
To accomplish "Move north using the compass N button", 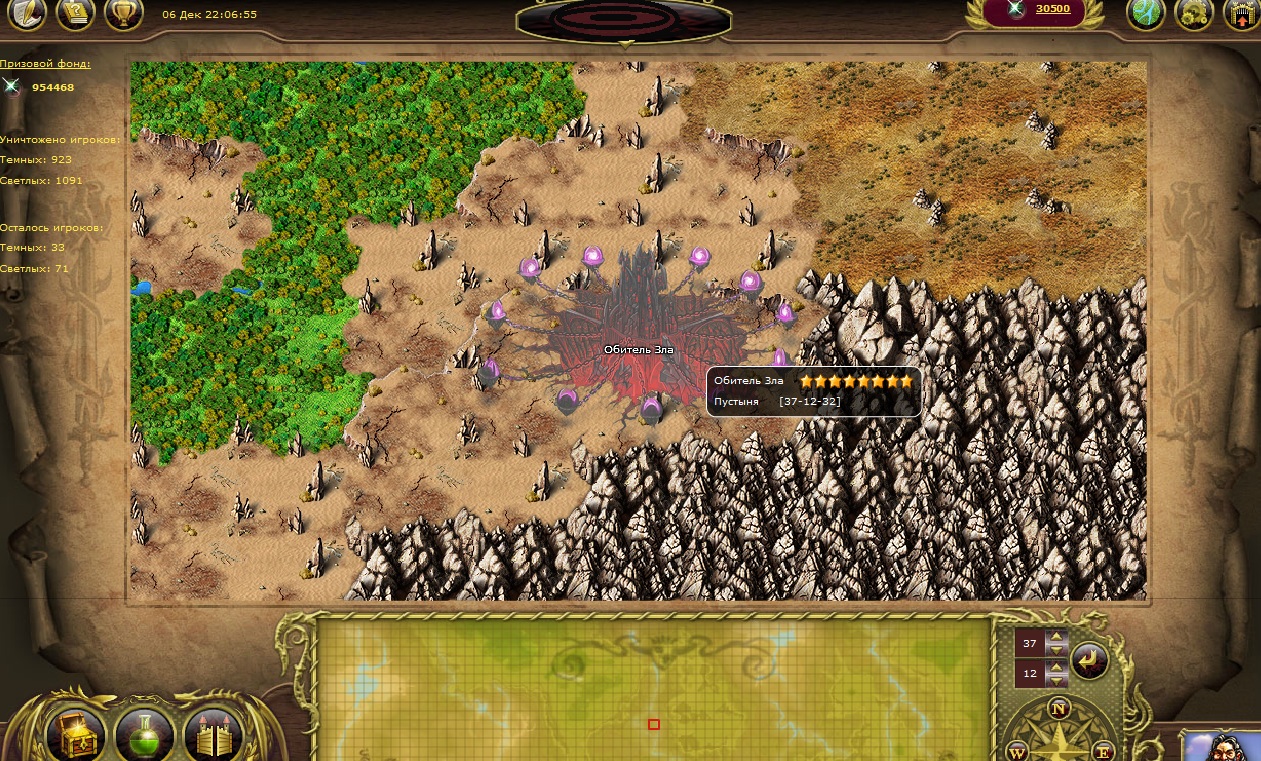I will (1059, 710).
